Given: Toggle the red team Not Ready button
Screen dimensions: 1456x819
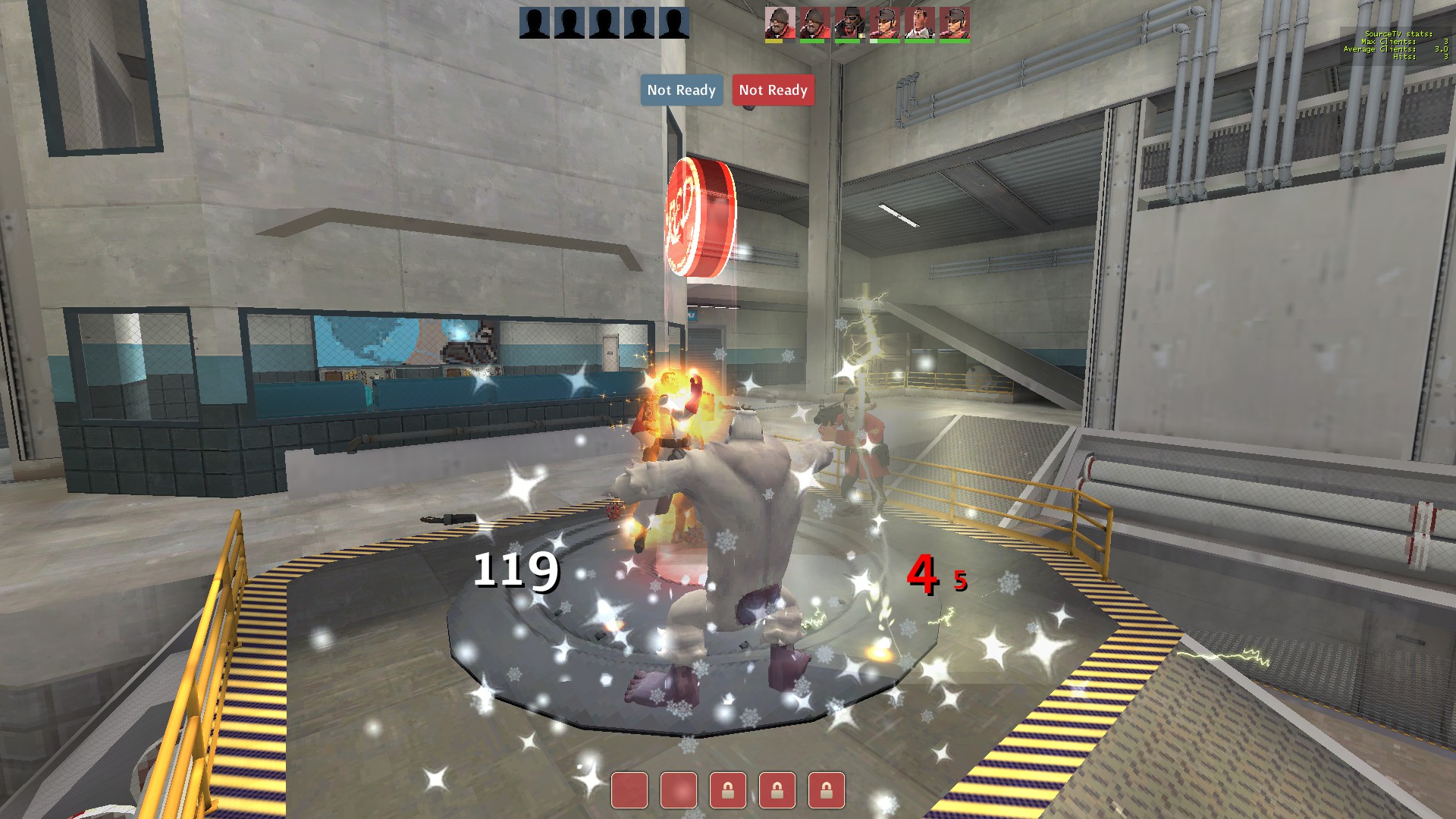Looking at the screenshot, I should pos(773,90).
